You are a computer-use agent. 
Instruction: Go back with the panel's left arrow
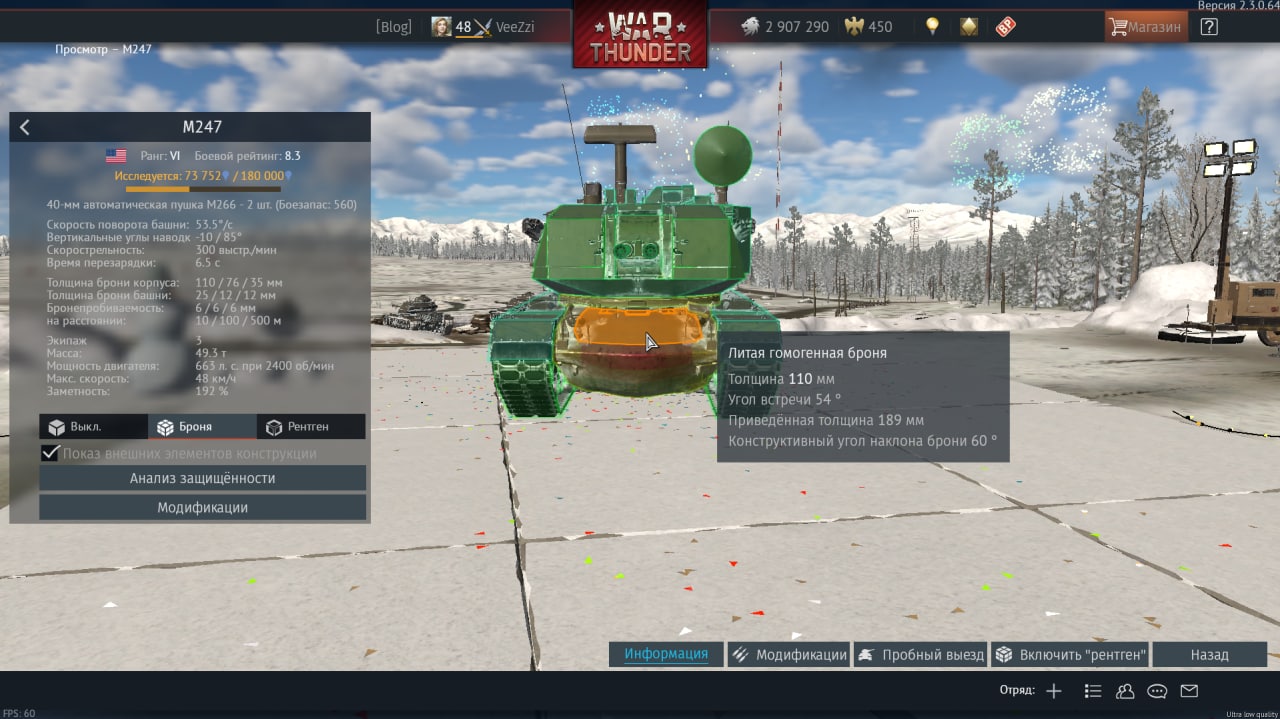coord(25,127)
